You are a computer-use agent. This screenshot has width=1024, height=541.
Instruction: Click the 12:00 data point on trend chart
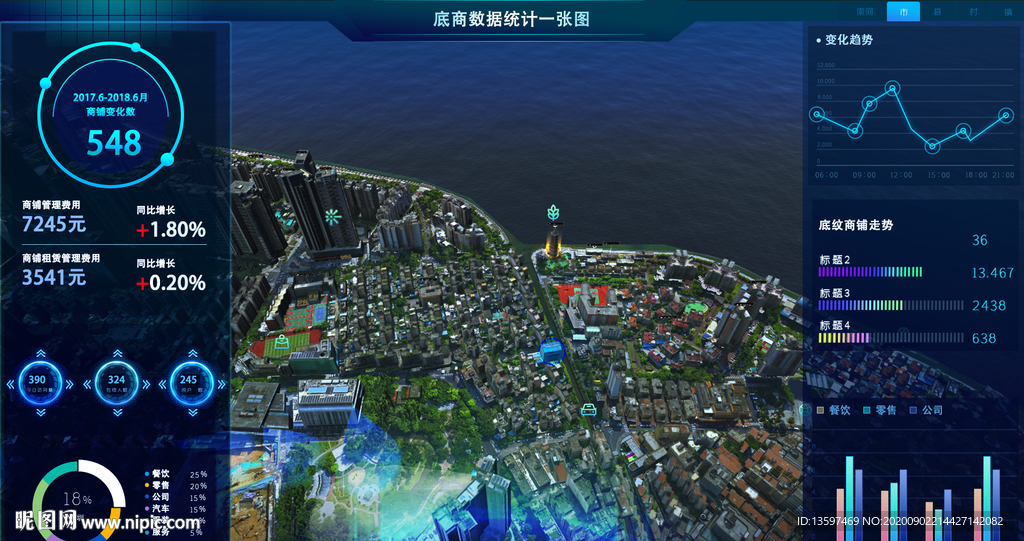click(893, 88)
